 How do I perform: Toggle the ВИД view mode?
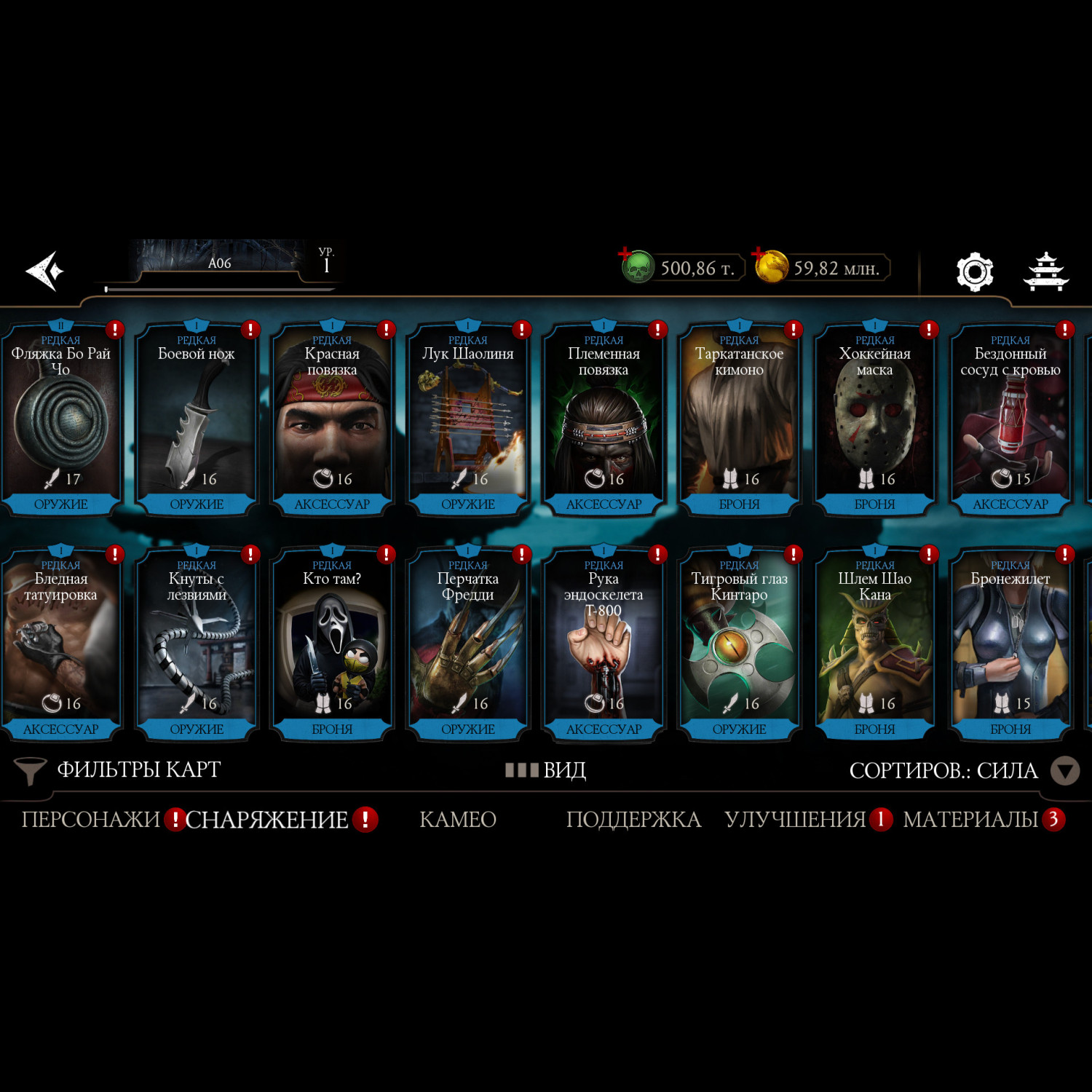[546, 770]
